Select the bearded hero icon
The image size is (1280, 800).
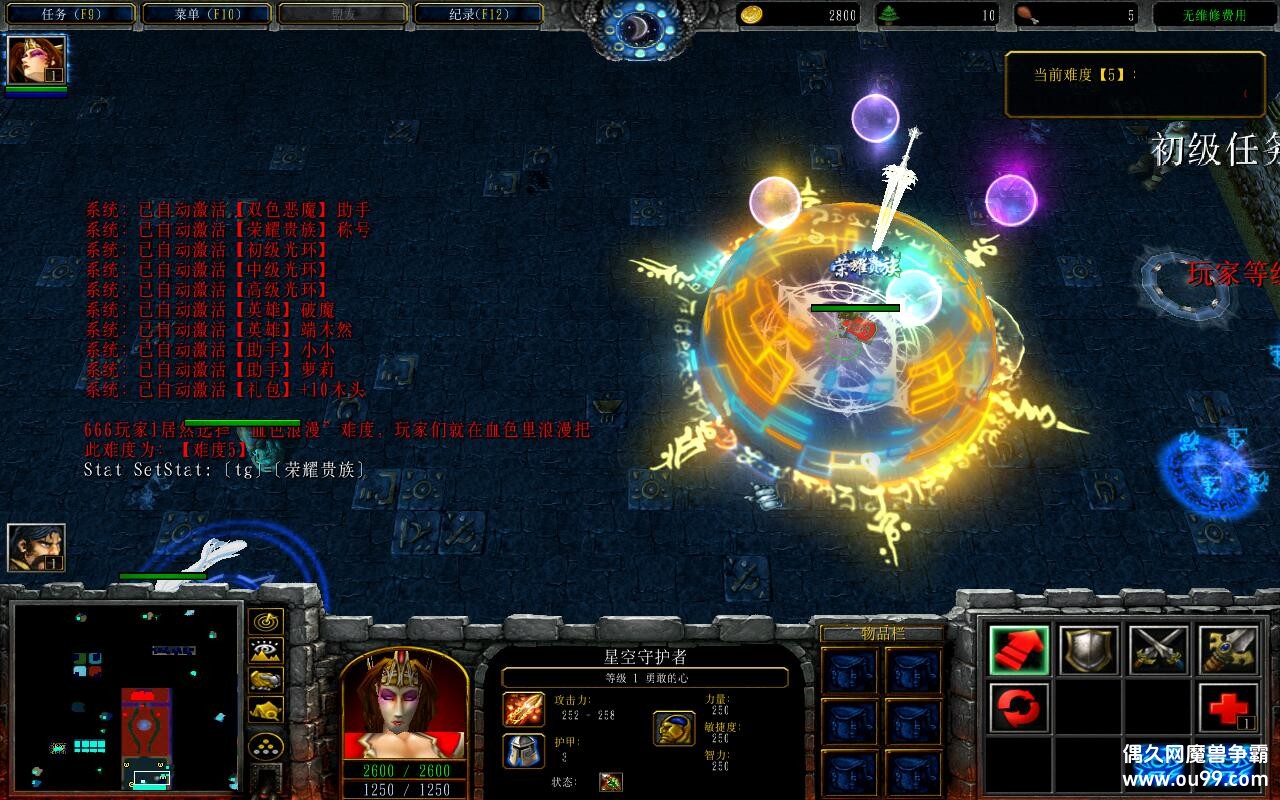[36, 548]
